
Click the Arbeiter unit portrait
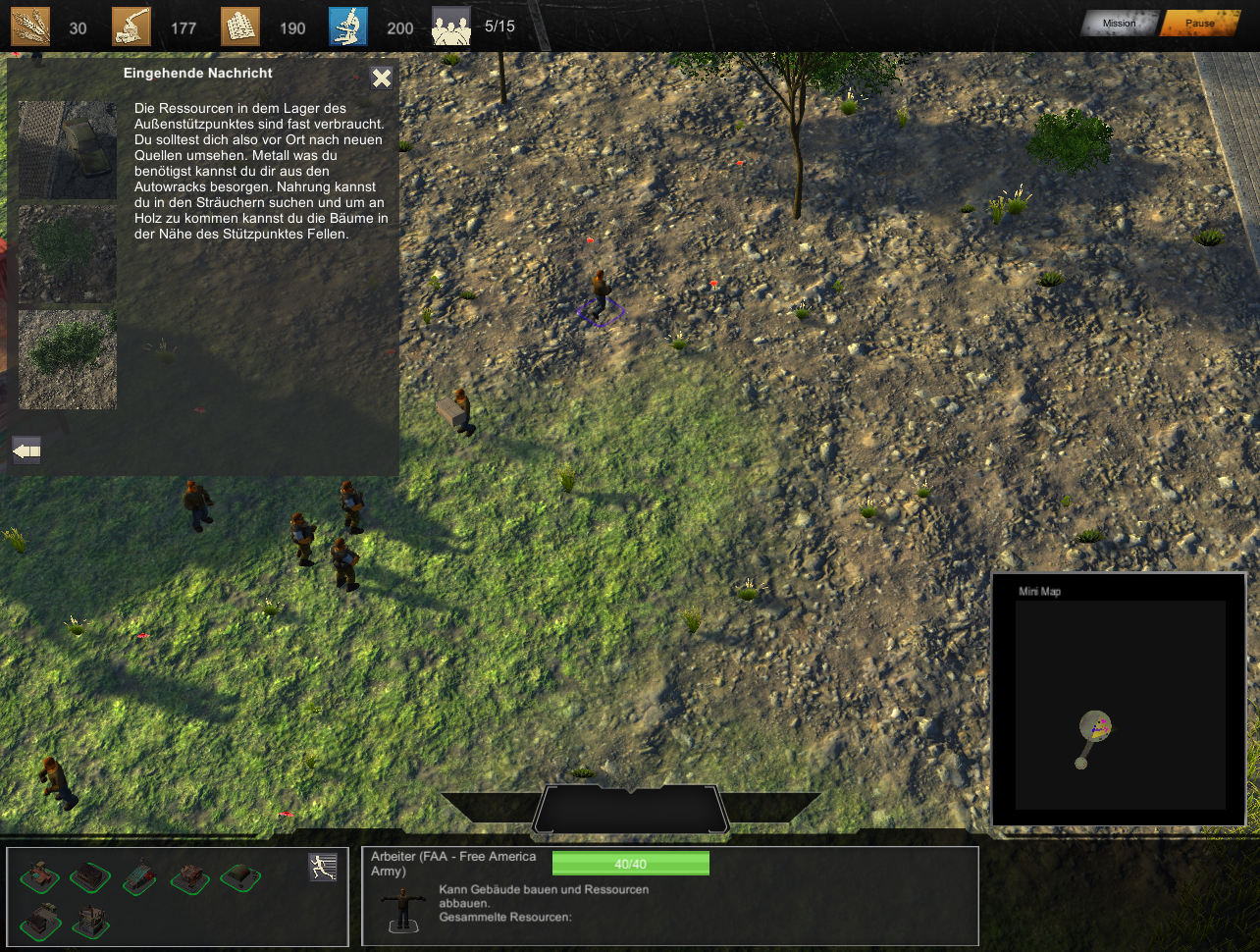pos(402,909)
